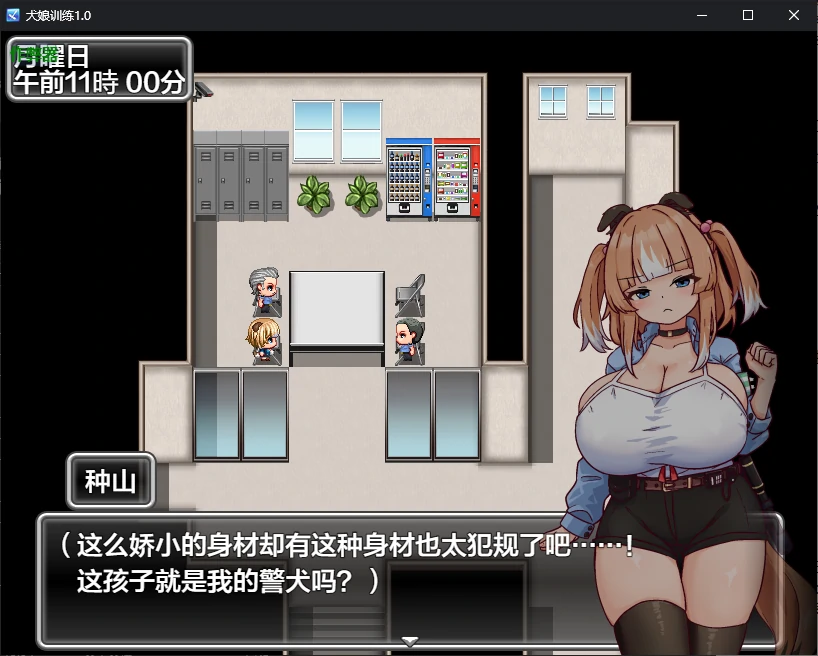
Task: Close the game window
Action: (x=793, y=15)
